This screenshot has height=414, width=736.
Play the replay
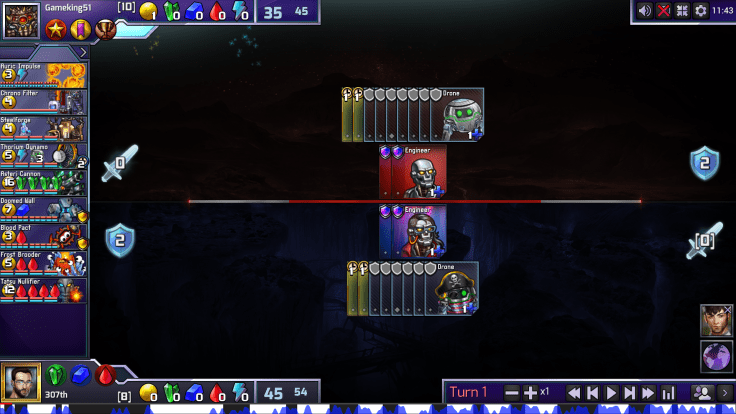tap(612, 393)
